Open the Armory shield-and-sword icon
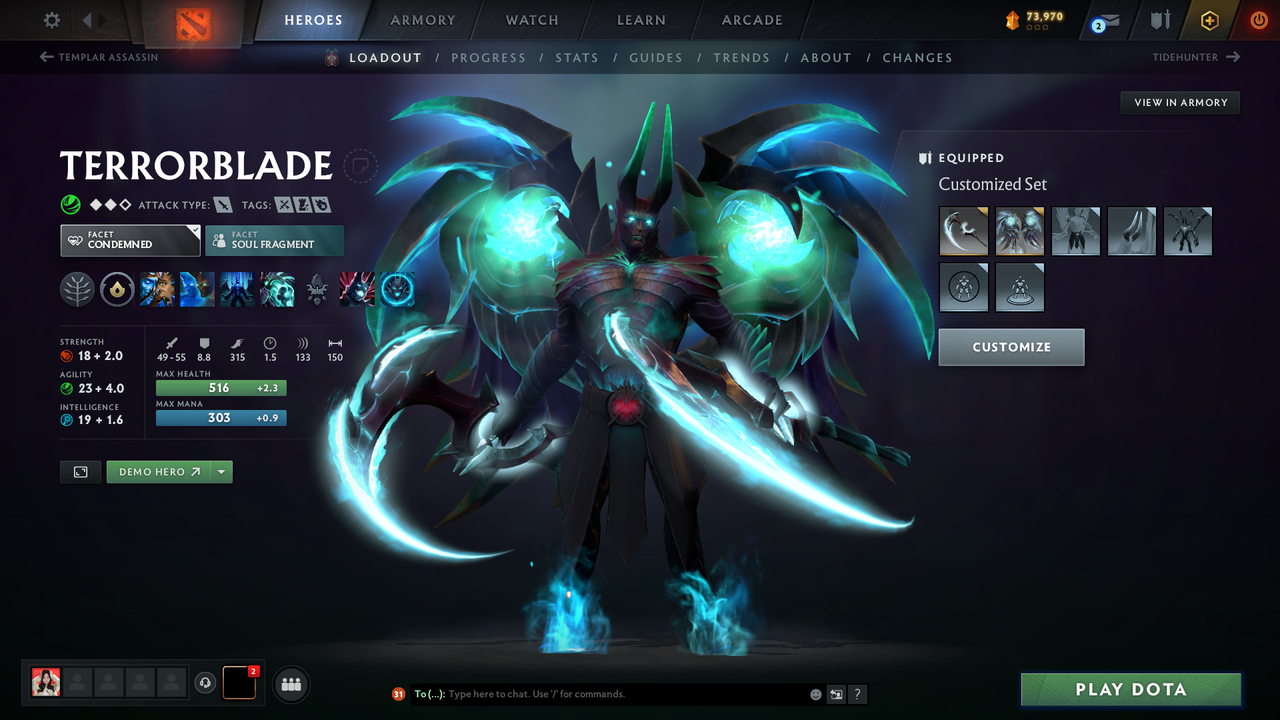Viewport: 1280px width, 720px height. 1160,19
